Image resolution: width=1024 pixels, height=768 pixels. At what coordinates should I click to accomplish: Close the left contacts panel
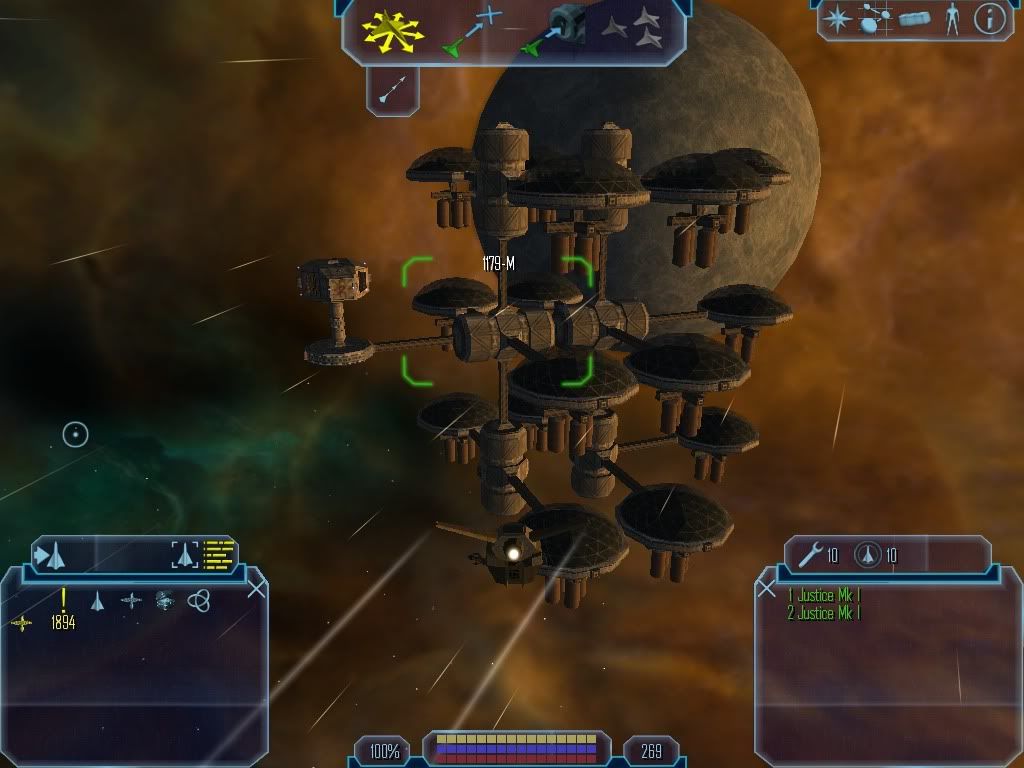pyautogui.click(x=256, y=588)
